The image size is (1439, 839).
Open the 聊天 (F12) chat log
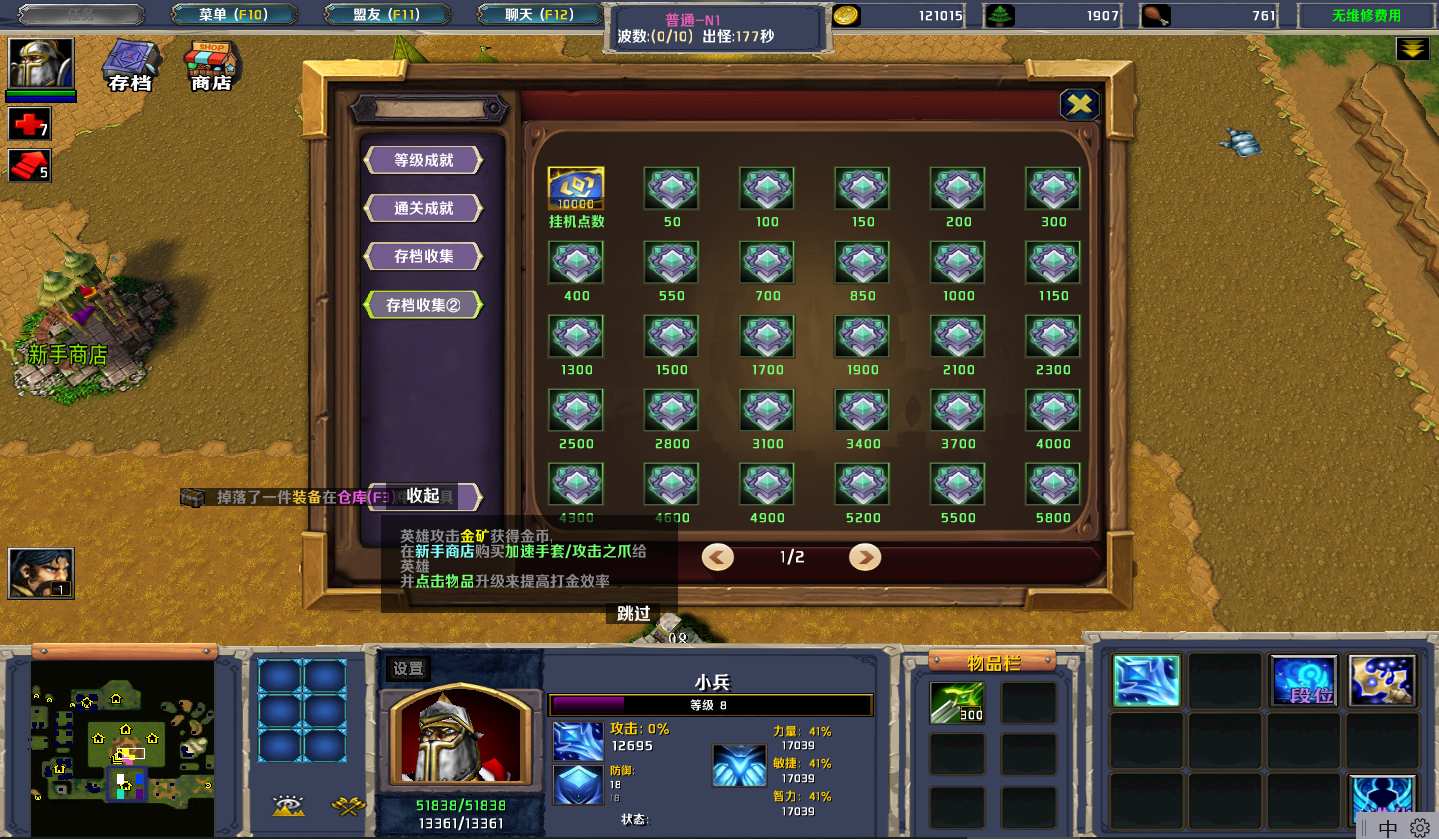point(538,15)
